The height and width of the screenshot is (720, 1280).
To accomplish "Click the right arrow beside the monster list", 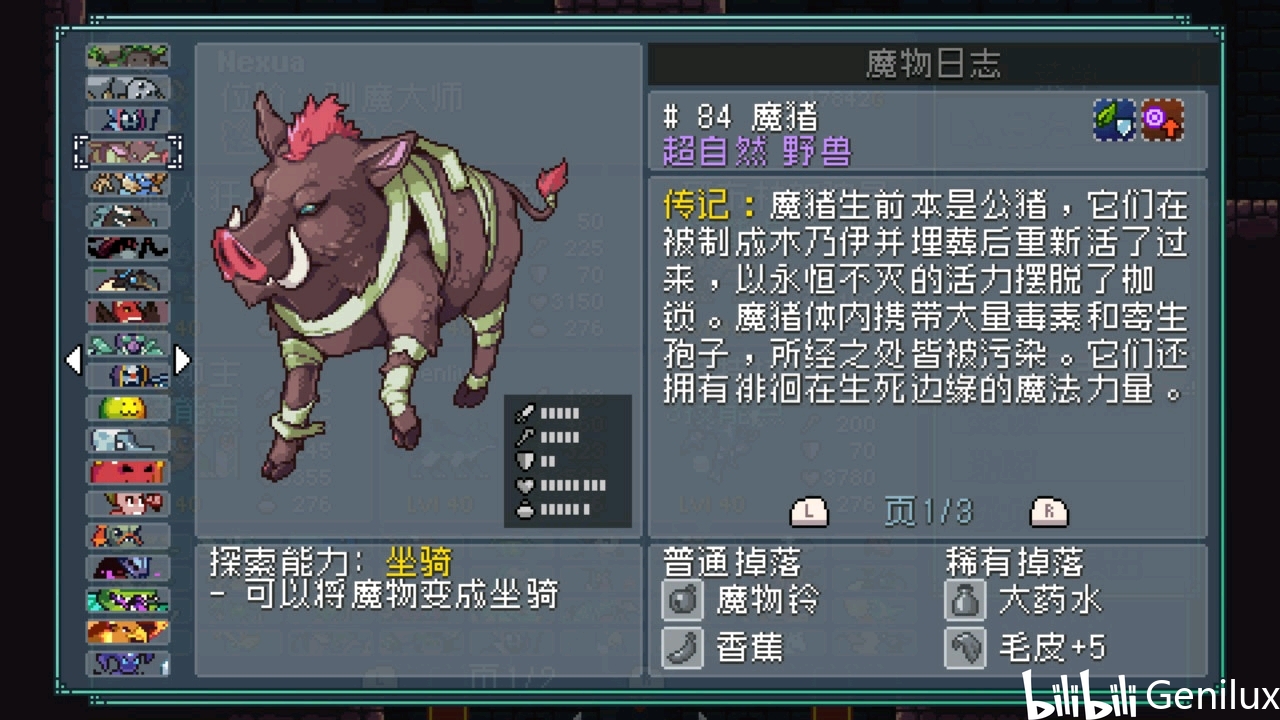I will tap(182, 360).
